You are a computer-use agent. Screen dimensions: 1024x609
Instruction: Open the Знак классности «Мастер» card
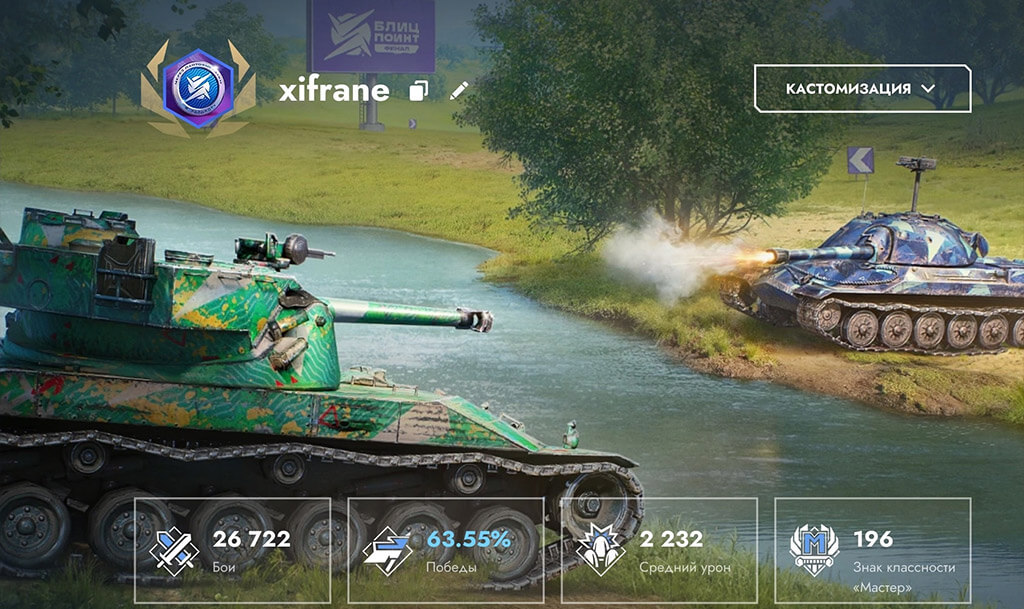[x=872, y=550]
